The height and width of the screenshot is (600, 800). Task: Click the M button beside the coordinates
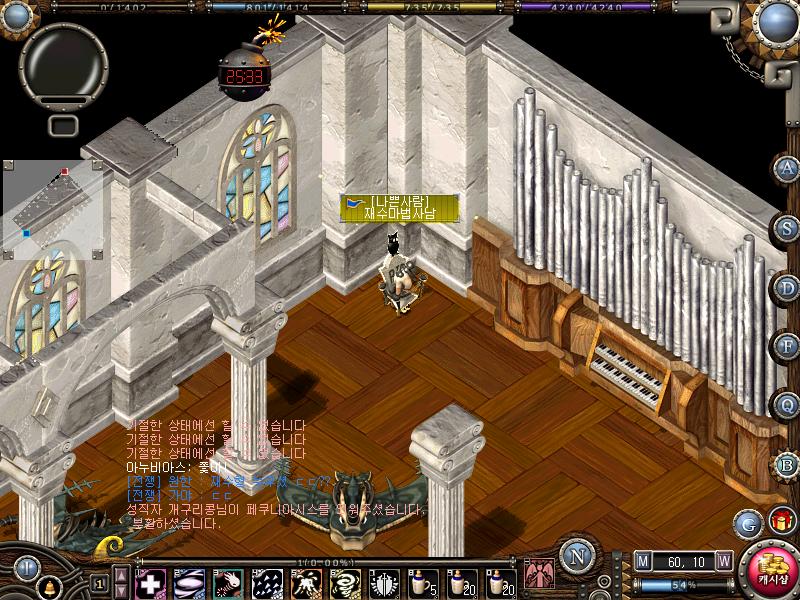coord(643,561)
